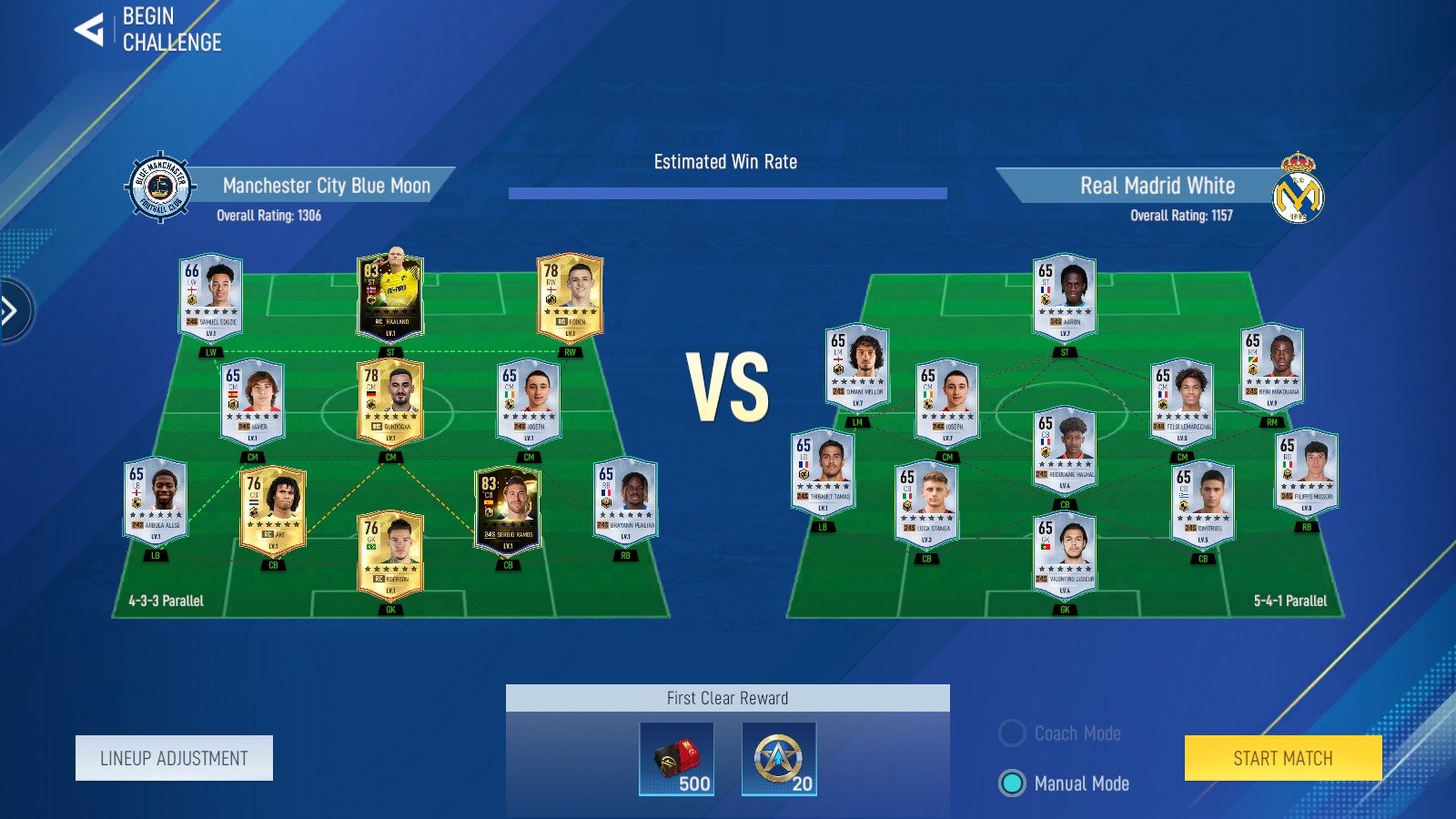Select Ederson goalkeeper card
The height and width of the screenshot is (819, 1456).
click(390, 554)
